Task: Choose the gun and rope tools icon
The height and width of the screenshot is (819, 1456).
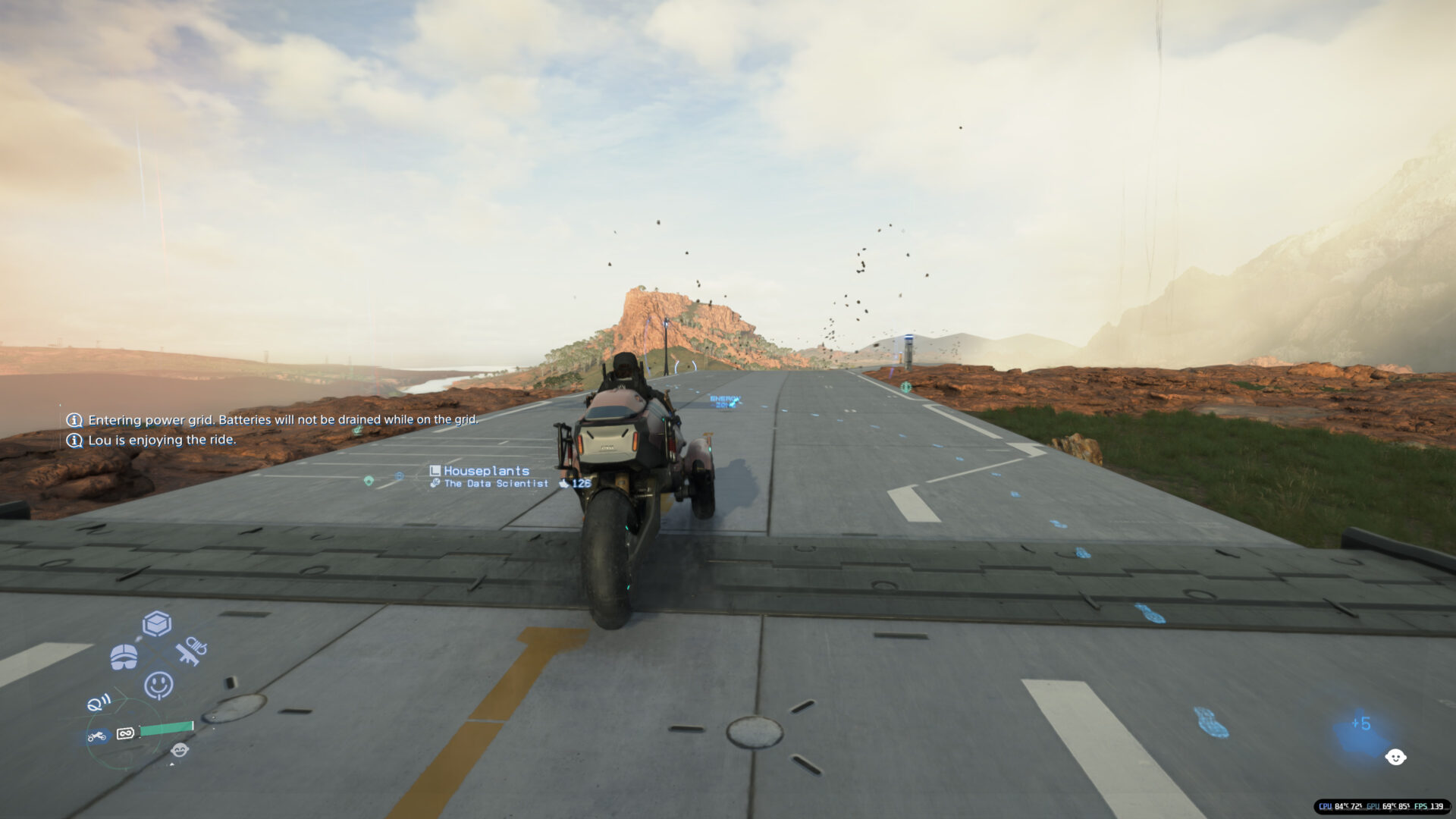Action: coord(190,651)
